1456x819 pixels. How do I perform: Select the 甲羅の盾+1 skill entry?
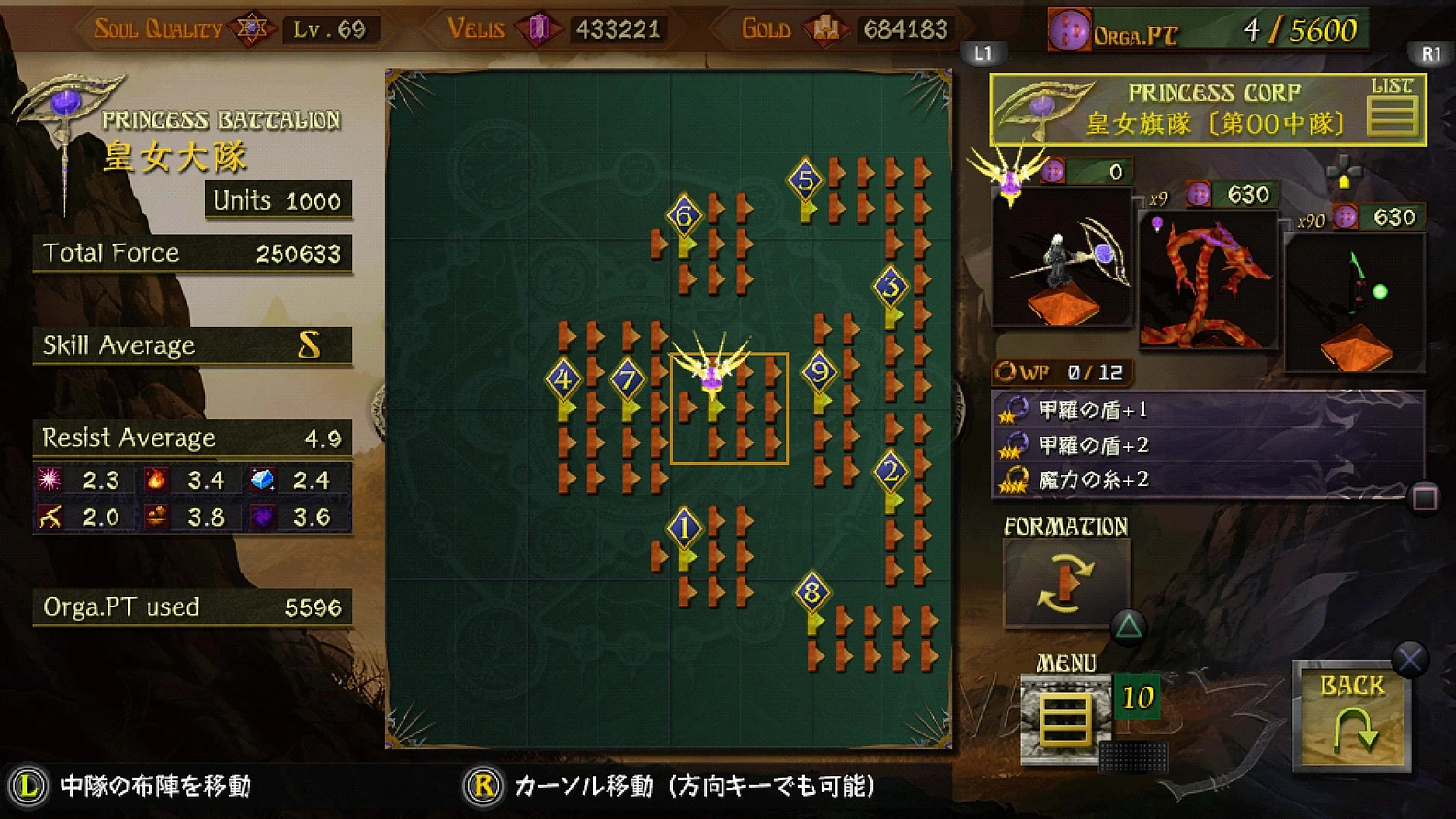1092,409
